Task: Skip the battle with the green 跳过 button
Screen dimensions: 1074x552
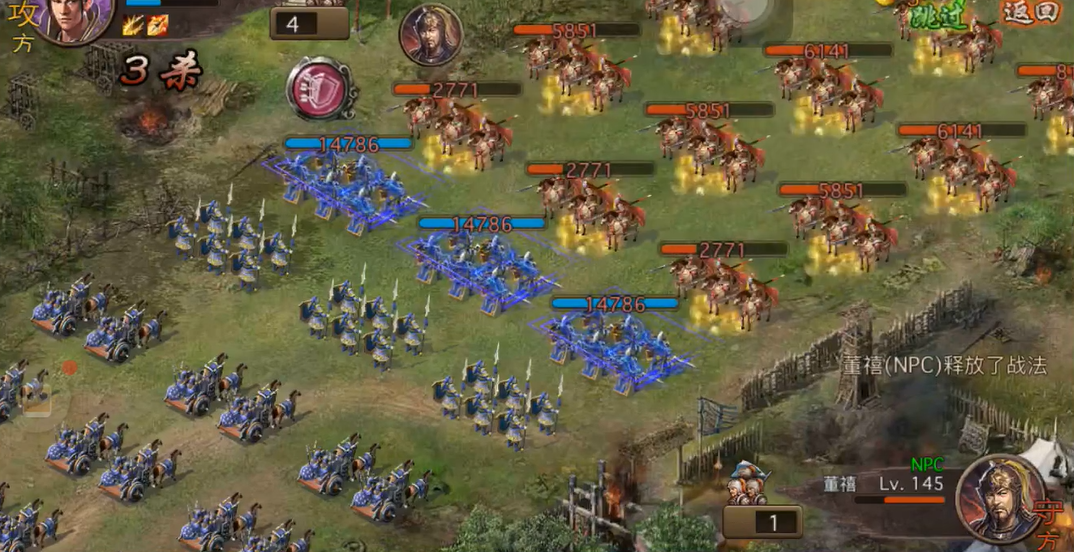Action: click(x=943, y=15)
